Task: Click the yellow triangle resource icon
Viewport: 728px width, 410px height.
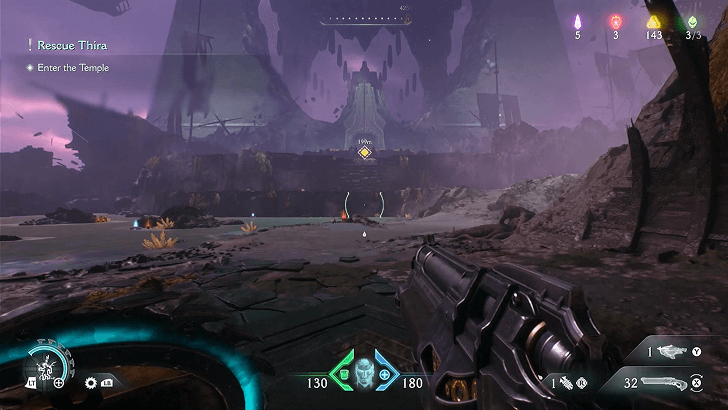Action: [x=654, y=21]
